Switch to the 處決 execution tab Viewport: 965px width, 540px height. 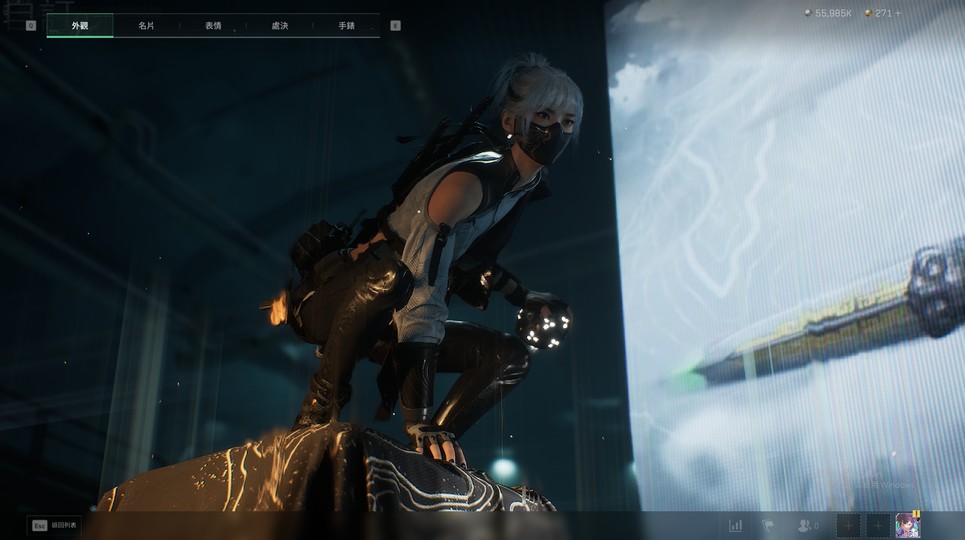pyautogui.click(x=280, y=25)
